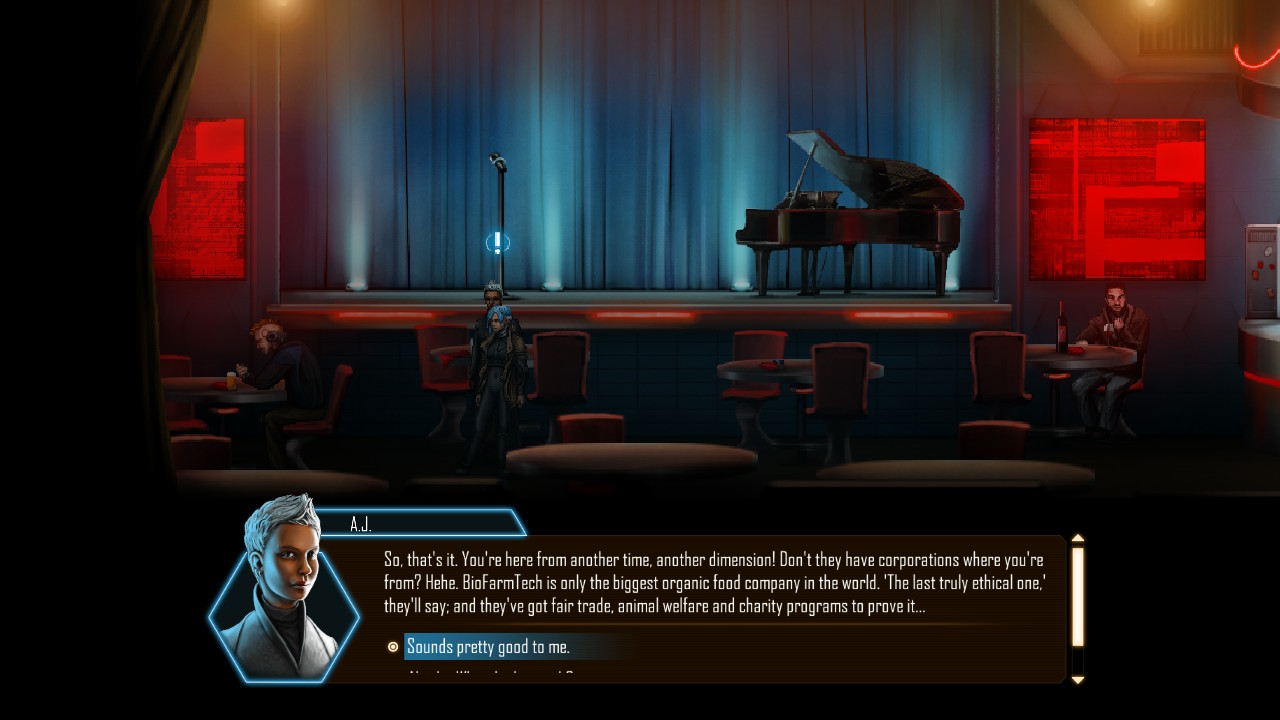Click the dialogue scrollbar thumb
The height and width of the screenshot is (720, 1280).
pos(1077,596)
